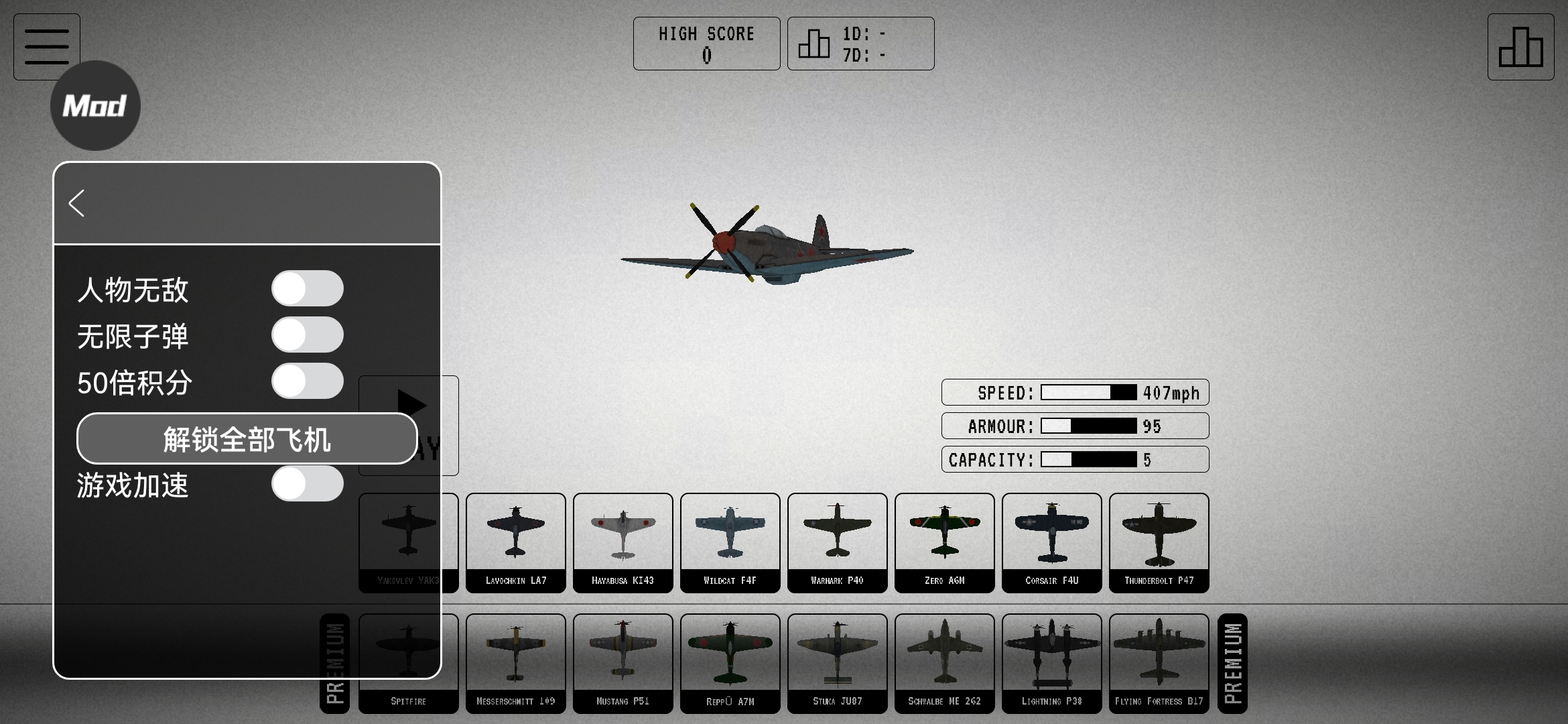This screenshot has width=1568, height=724.
Task: Toggle the 游戏加速 speed-up switch
Action: [307, 484]
